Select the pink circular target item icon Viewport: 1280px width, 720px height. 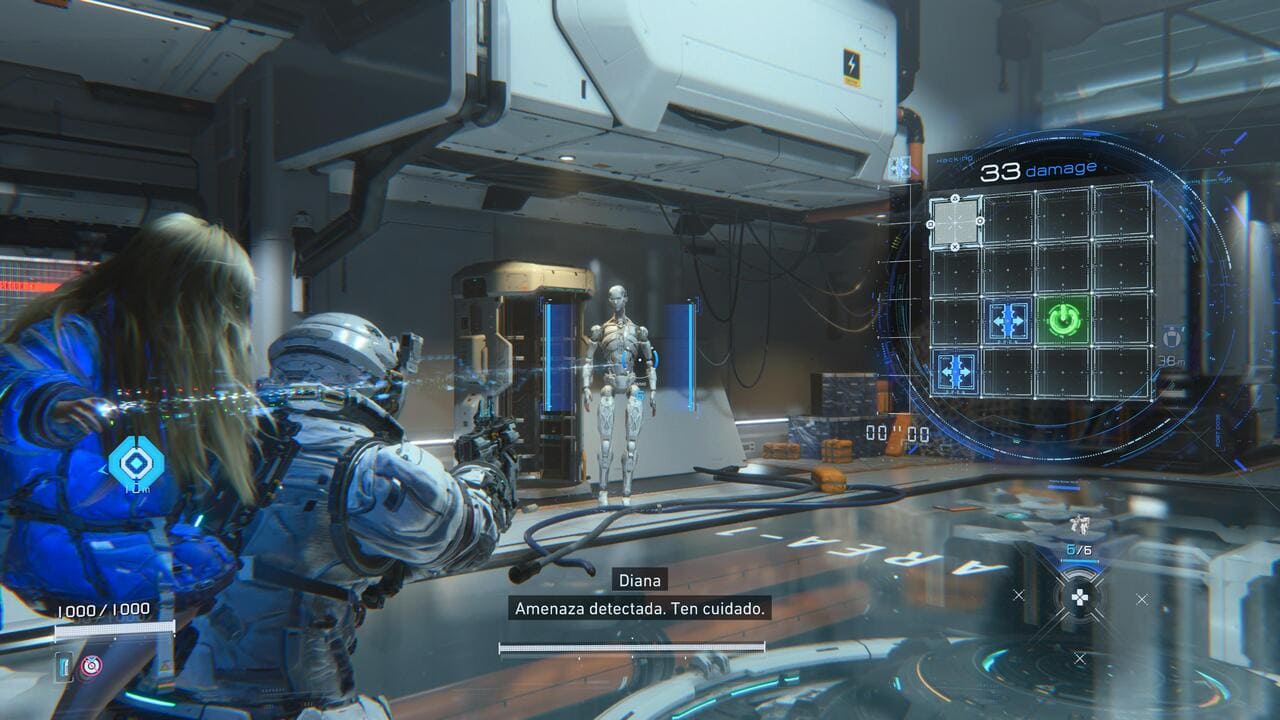click(91, 666)
